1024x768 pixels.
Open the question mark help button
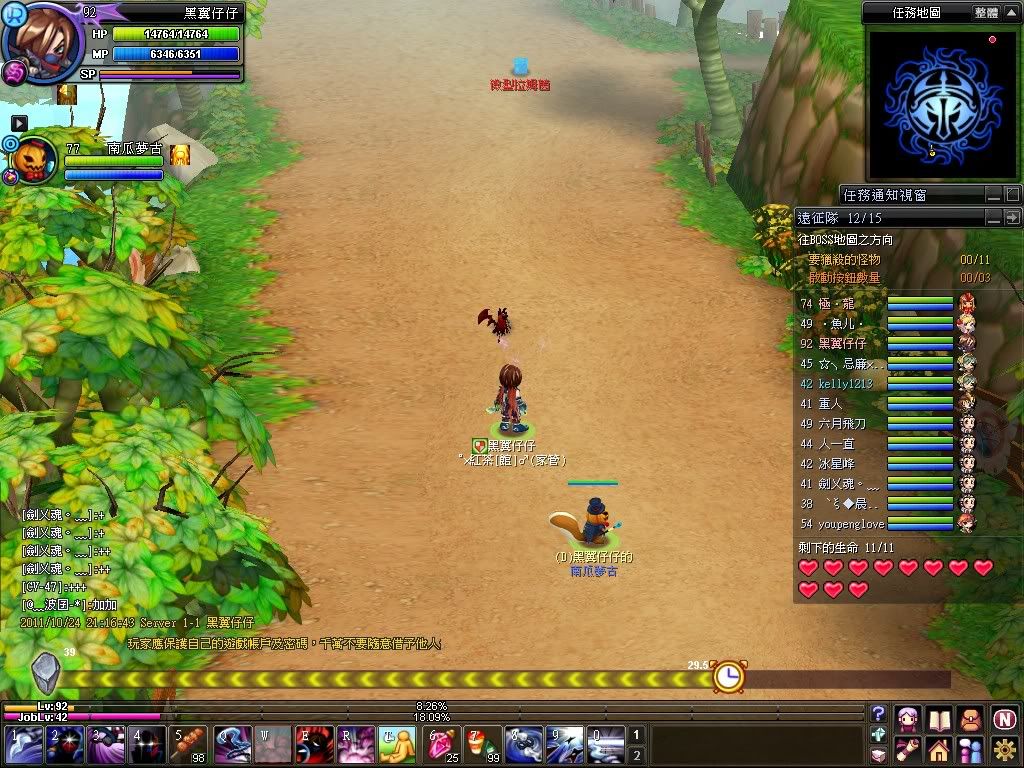point(878,713)
